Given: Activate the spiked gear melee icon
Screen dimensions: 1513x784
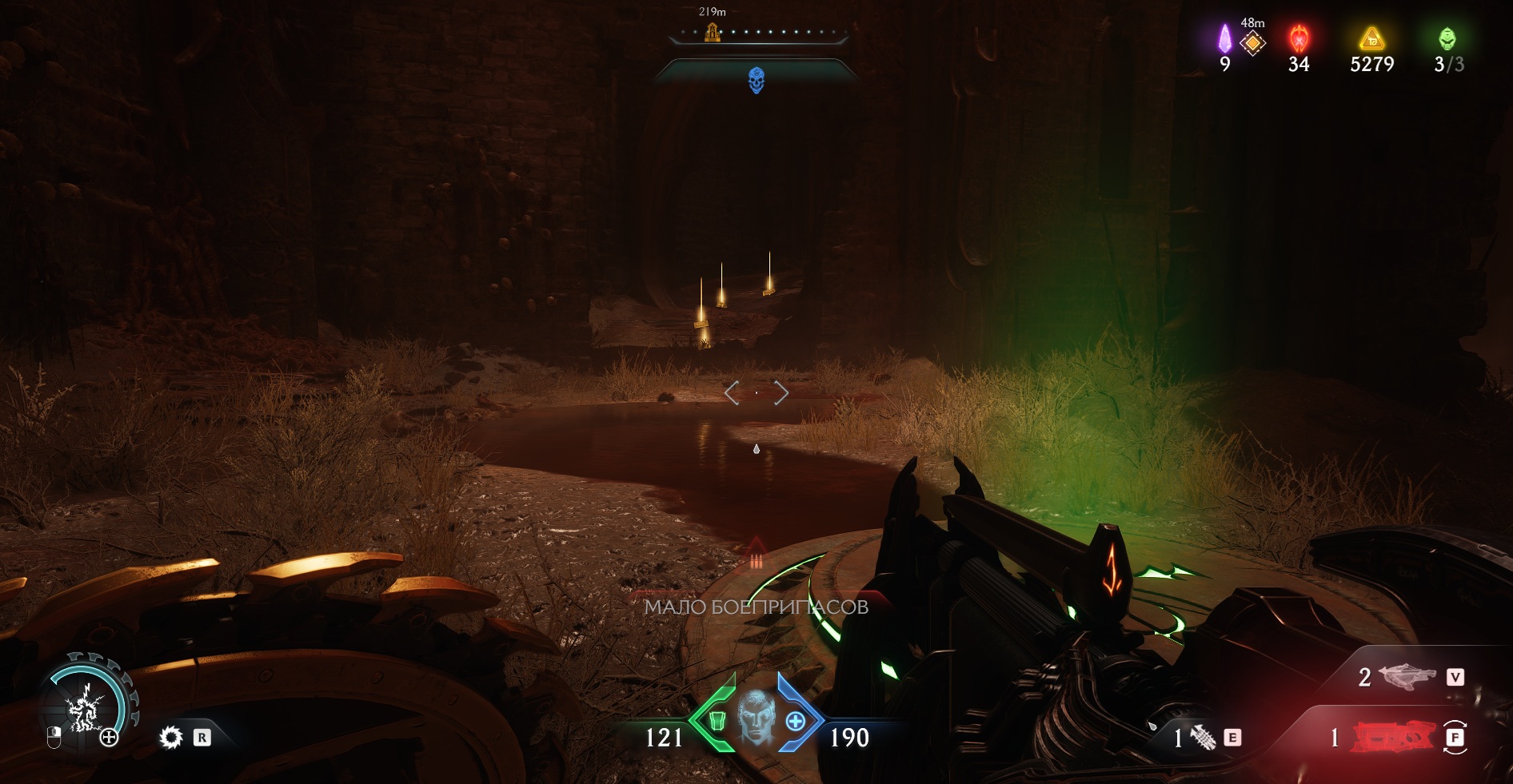Looking at the screenshot, I should (171, 737).
